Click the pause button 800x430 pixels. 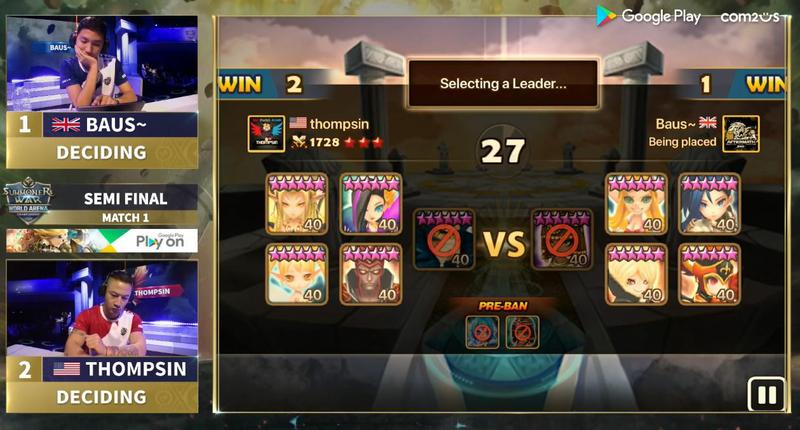pos(767,395)
